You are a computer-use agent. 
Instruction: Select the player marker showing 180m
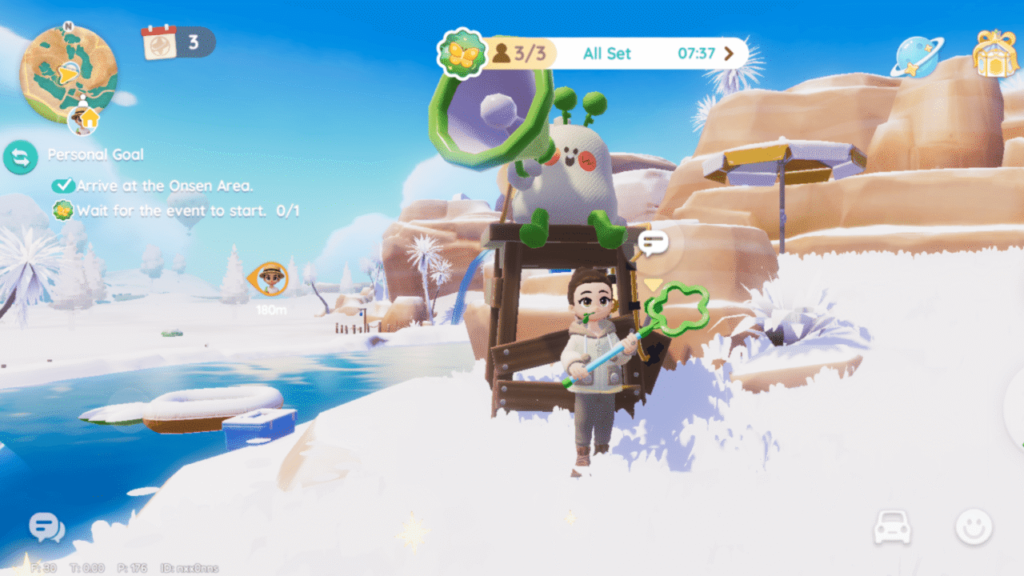pyautogui.click(x=270, y=279)
